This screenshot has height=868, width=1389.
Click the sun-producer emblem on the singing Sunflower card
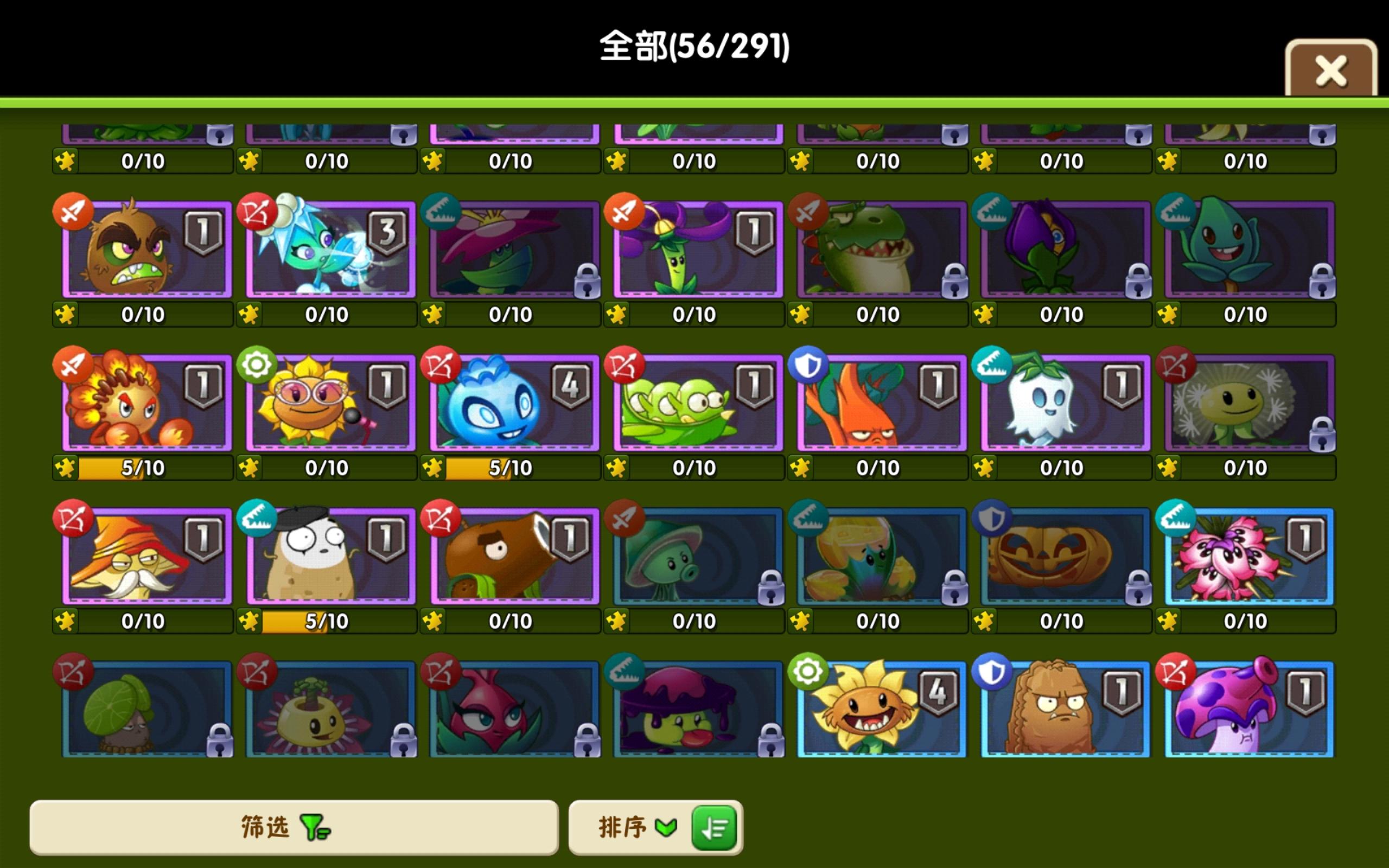pos(258,366)
